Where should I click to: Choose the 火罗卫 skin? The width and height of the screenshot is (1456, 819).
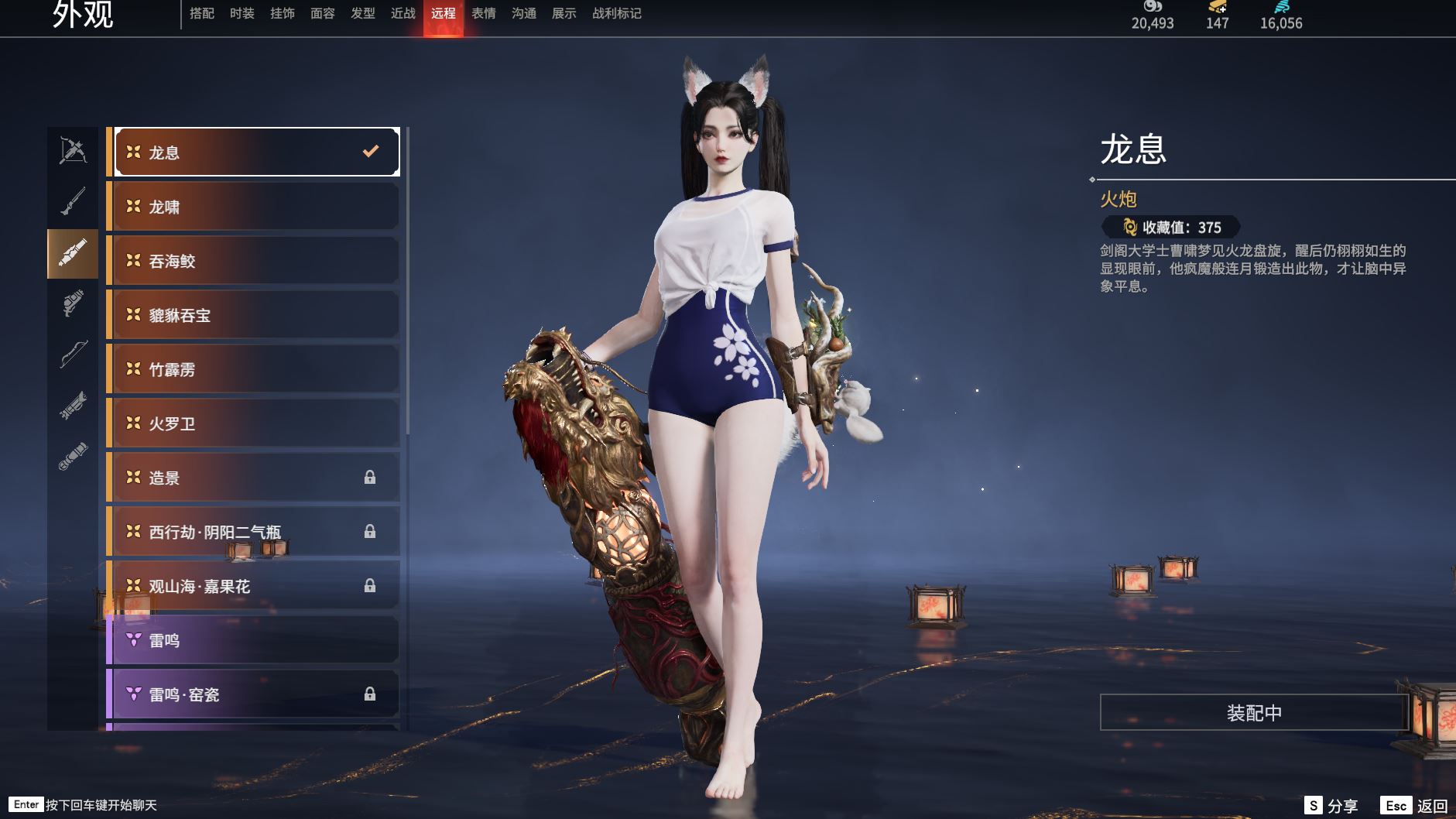click(255, 423)
